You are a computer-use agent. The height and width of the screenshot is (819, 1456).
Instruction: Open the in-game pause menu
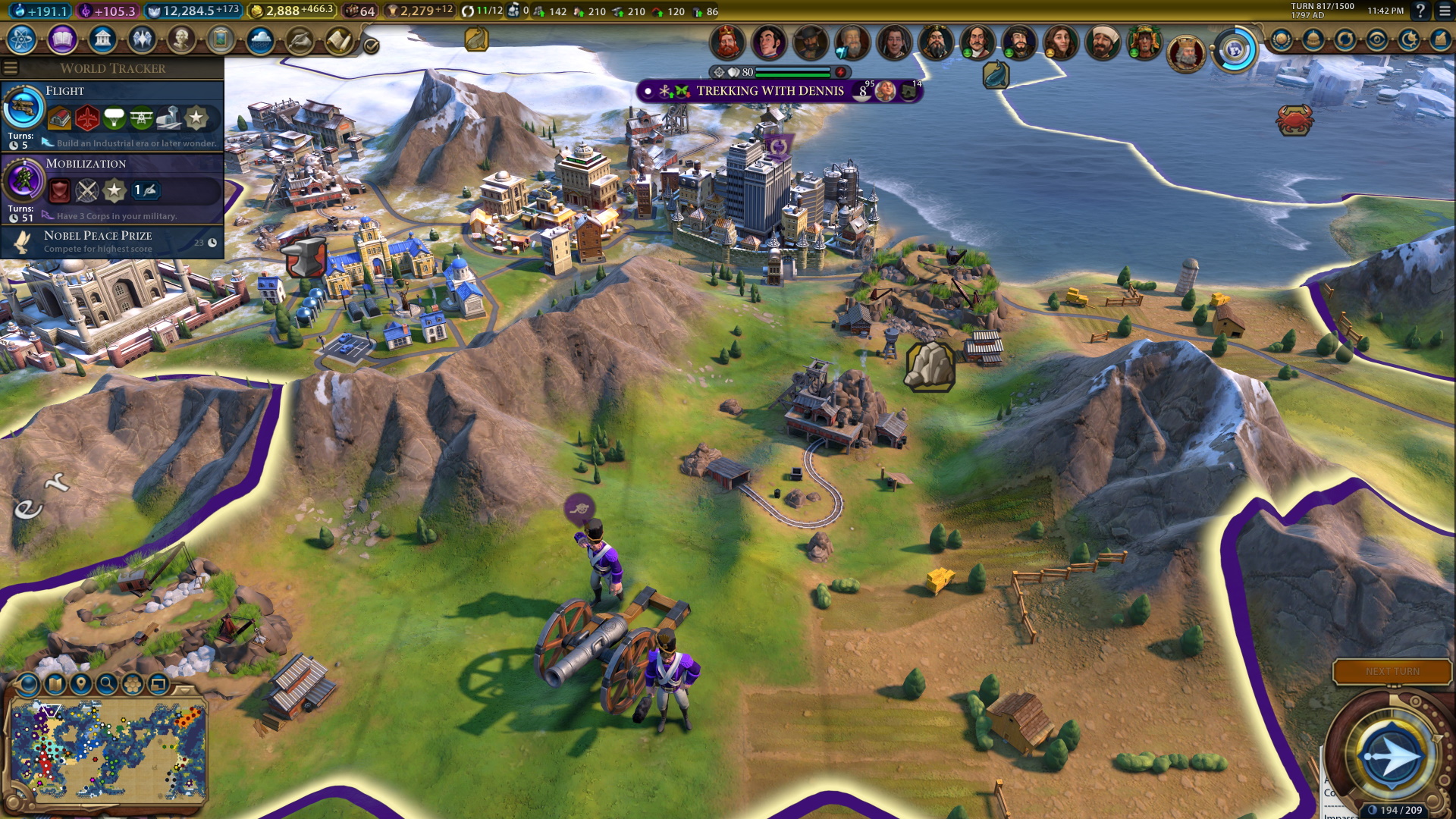pos(1444,11)
